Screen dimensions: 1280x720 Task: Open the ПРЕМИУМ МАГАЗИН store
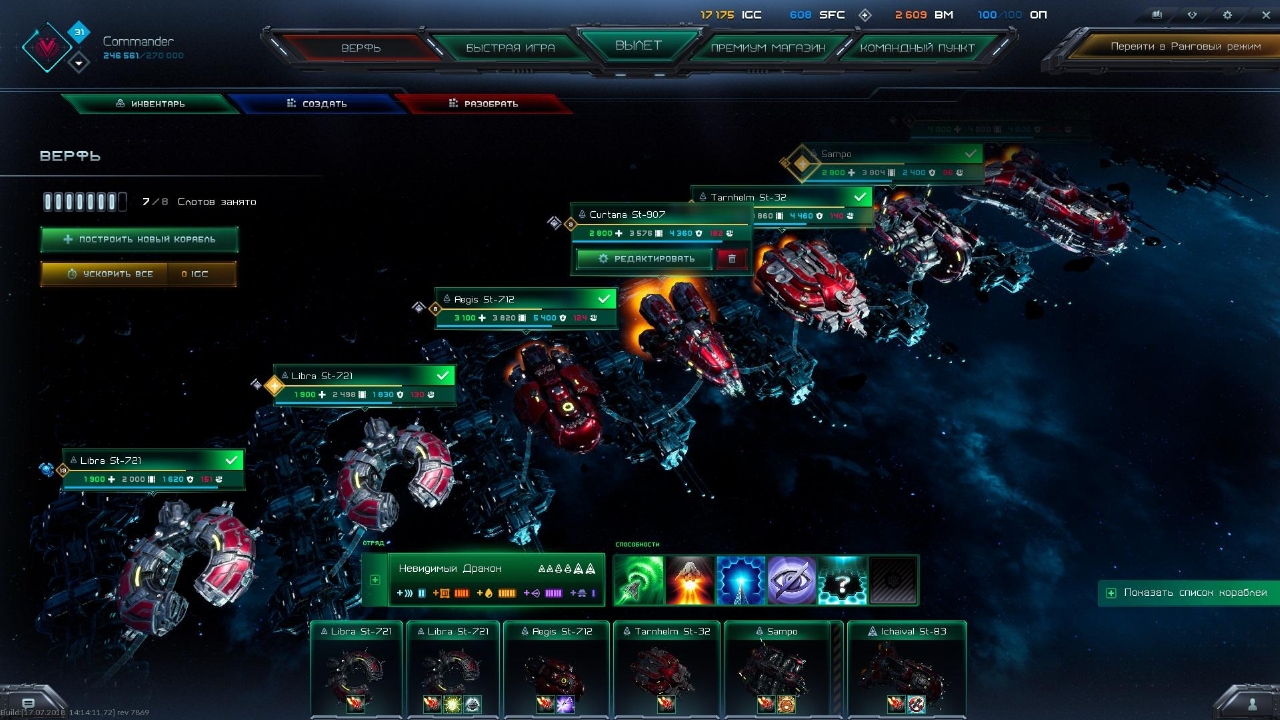[x=767, y=48]
